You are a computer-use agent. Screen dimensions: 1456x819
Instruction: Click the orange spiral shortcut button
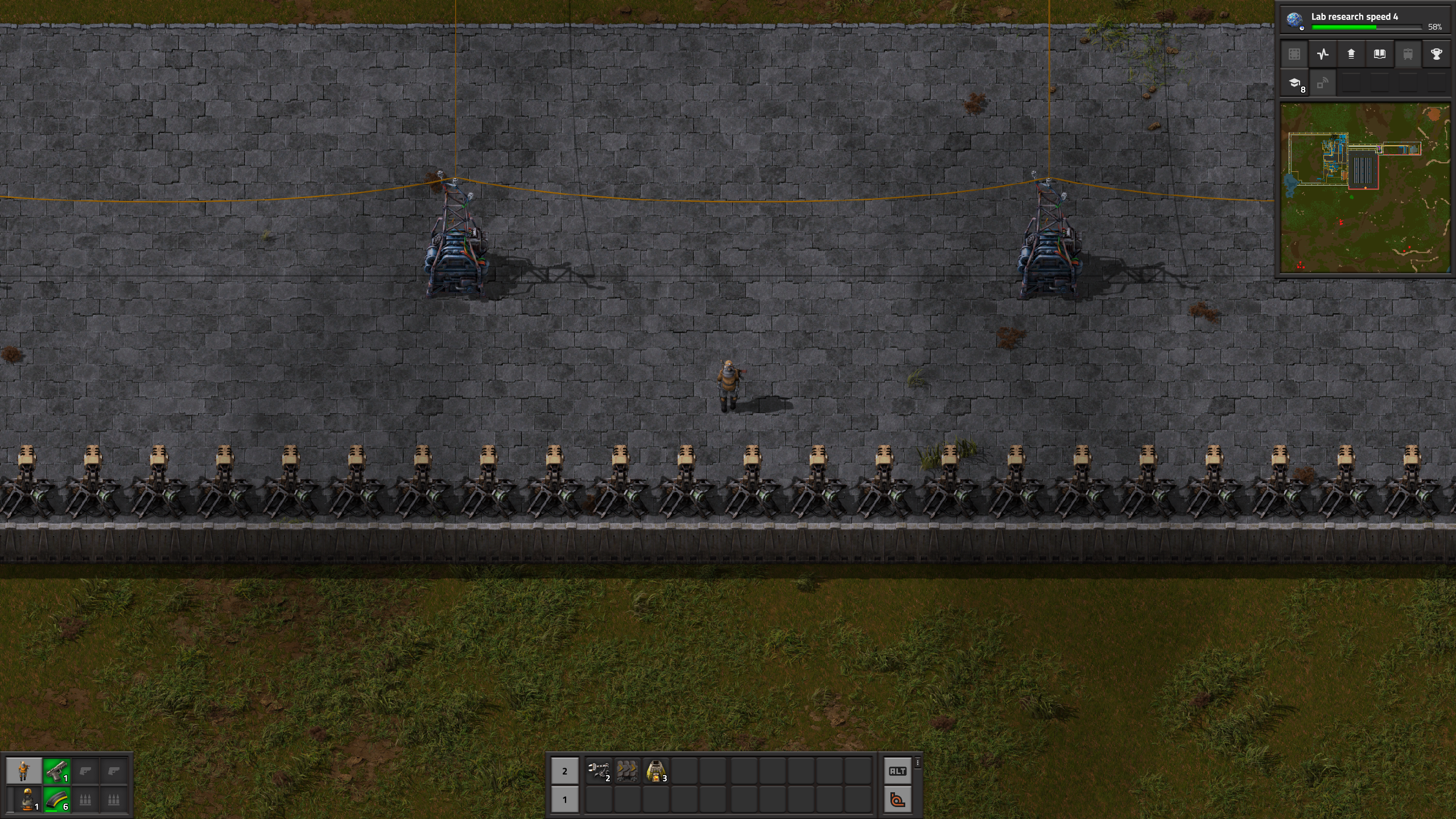(897, 800)
